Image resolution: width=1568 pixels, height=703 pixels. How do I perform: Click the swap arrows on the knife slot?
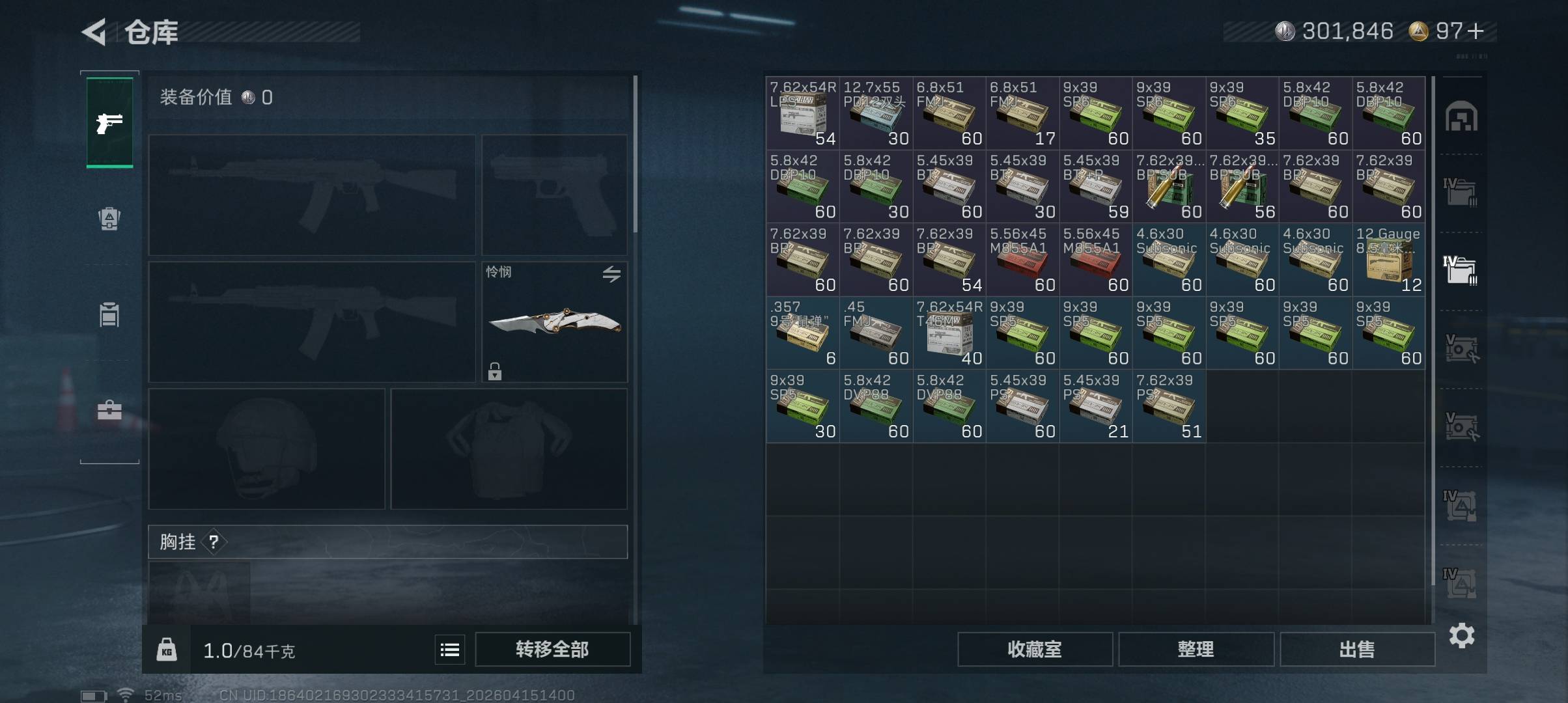tap(611, 274)
